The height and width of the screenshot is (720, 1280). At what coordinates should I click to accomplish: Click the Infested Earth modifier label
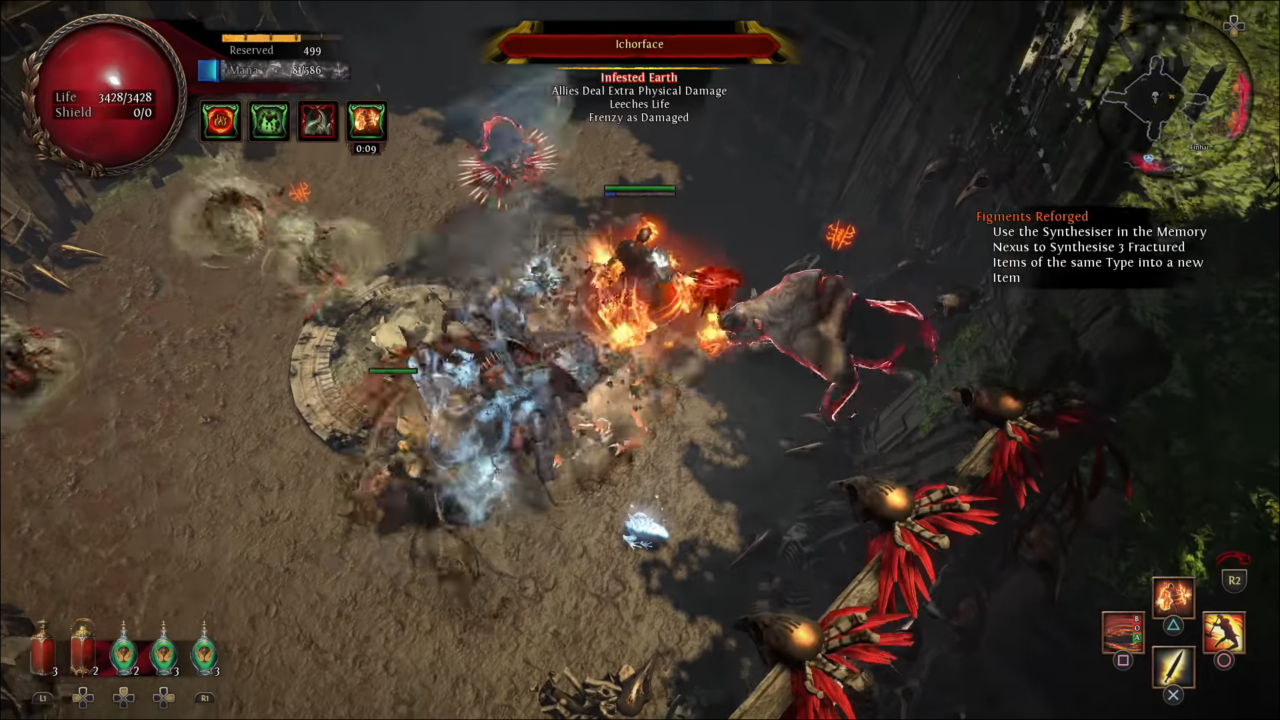coord(639,77)
